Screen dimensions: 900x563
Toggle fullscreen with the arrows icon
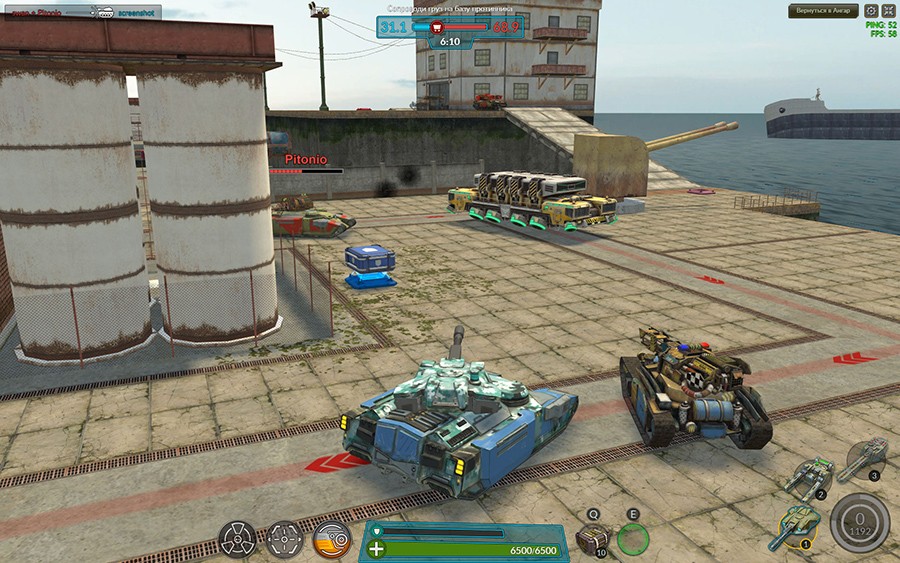coord(888,11)
